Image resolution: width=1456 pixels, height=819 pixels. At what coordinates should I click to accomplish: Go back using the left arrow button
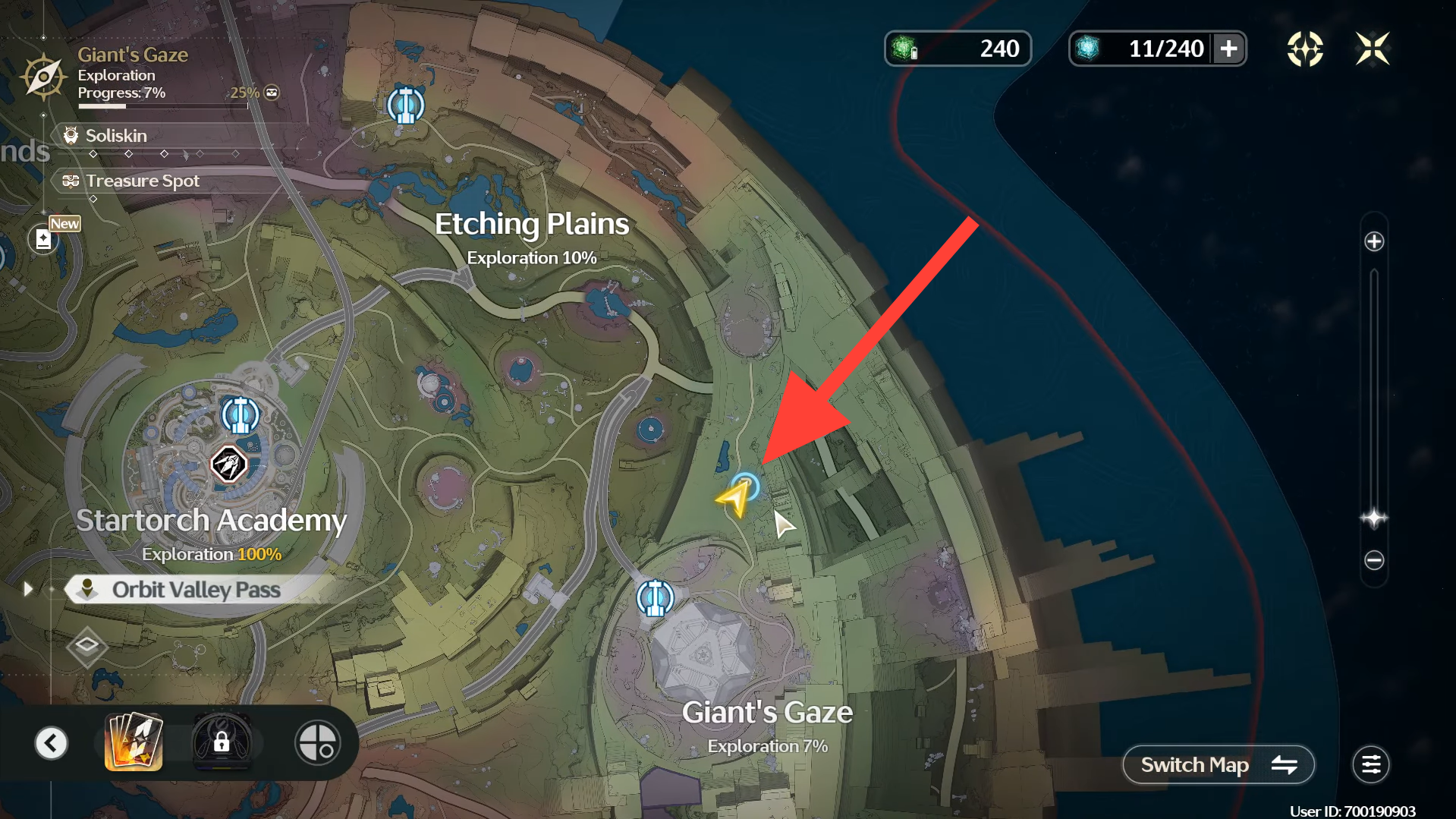pyautogui.click(x=52, y=742)
